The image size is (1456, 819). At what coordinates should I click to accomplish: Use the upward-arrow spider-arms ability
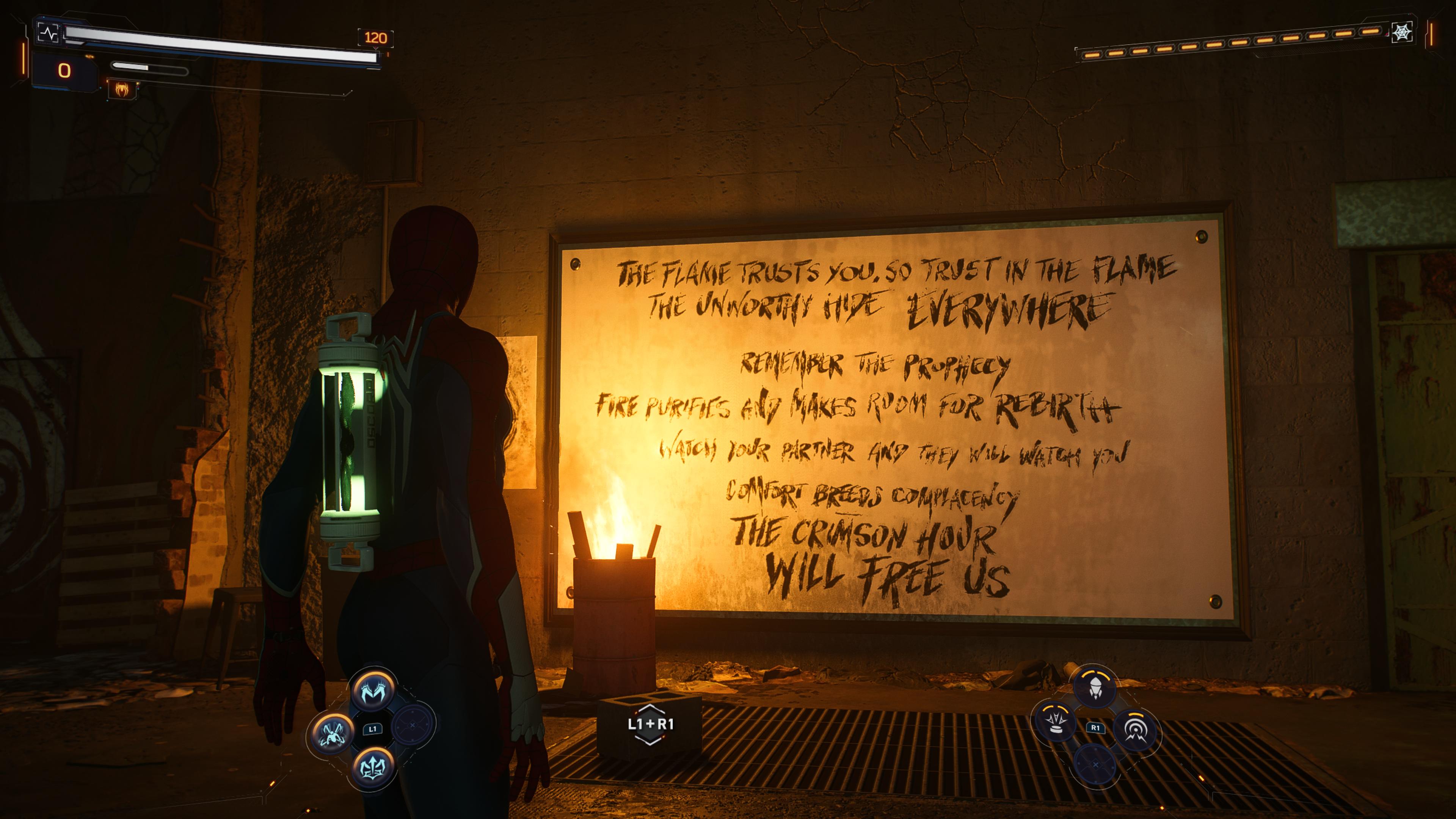tap(373, 767)
